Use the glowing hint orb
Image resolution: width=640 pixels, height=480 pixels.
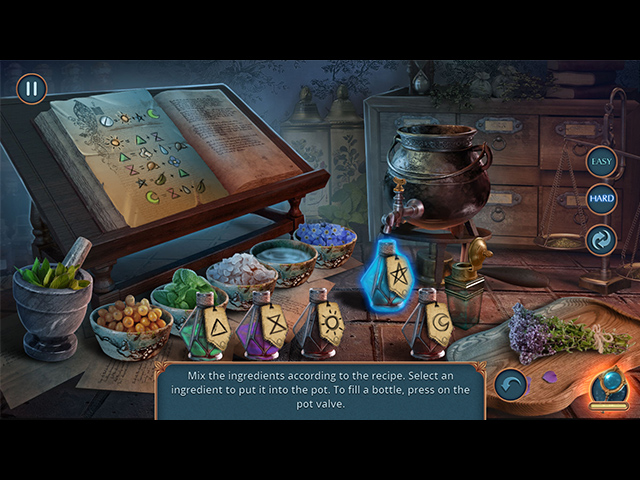click(608, 385)
